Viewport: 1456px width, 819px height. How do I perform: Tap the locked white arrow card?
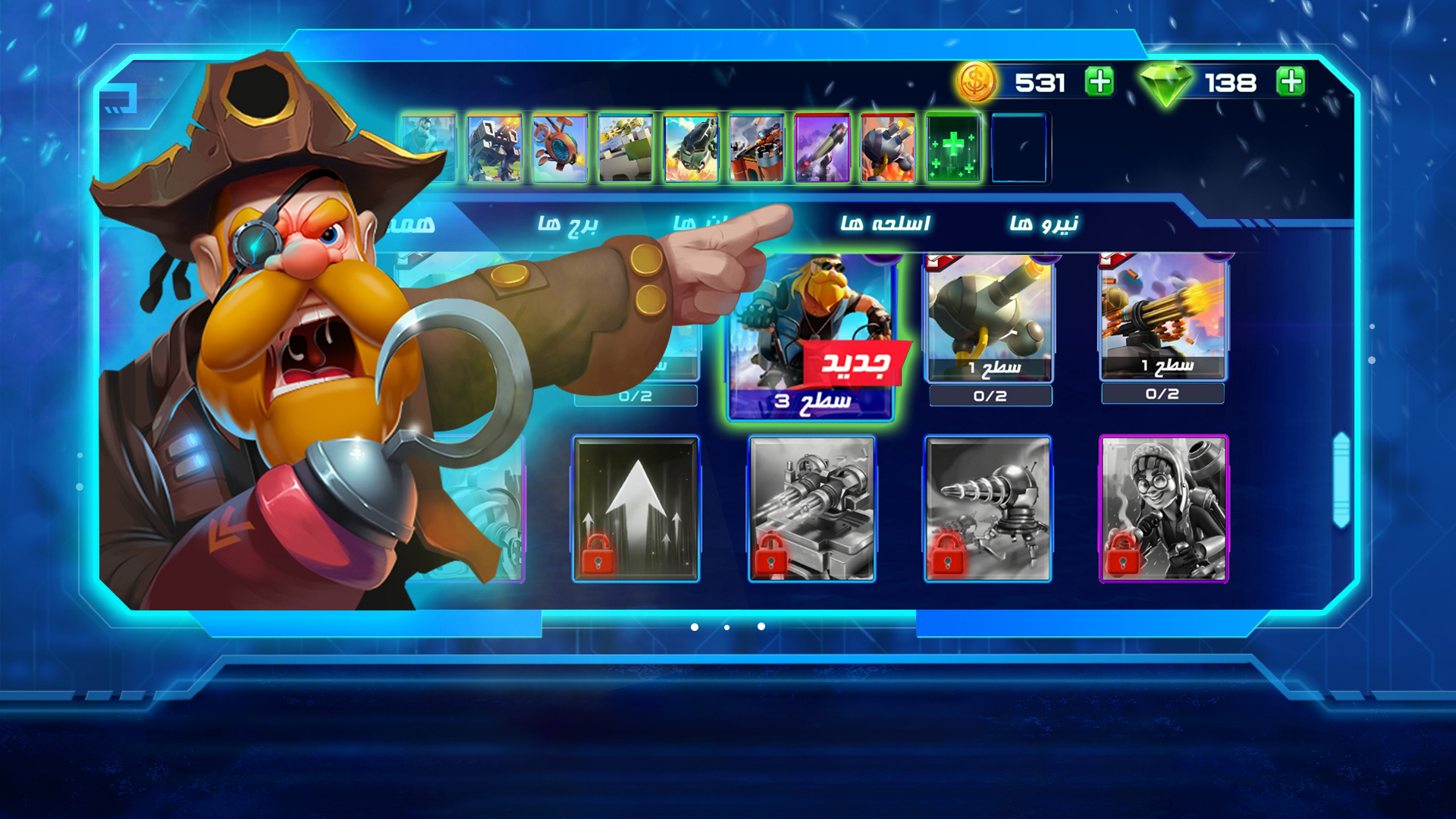pos(635,508)
